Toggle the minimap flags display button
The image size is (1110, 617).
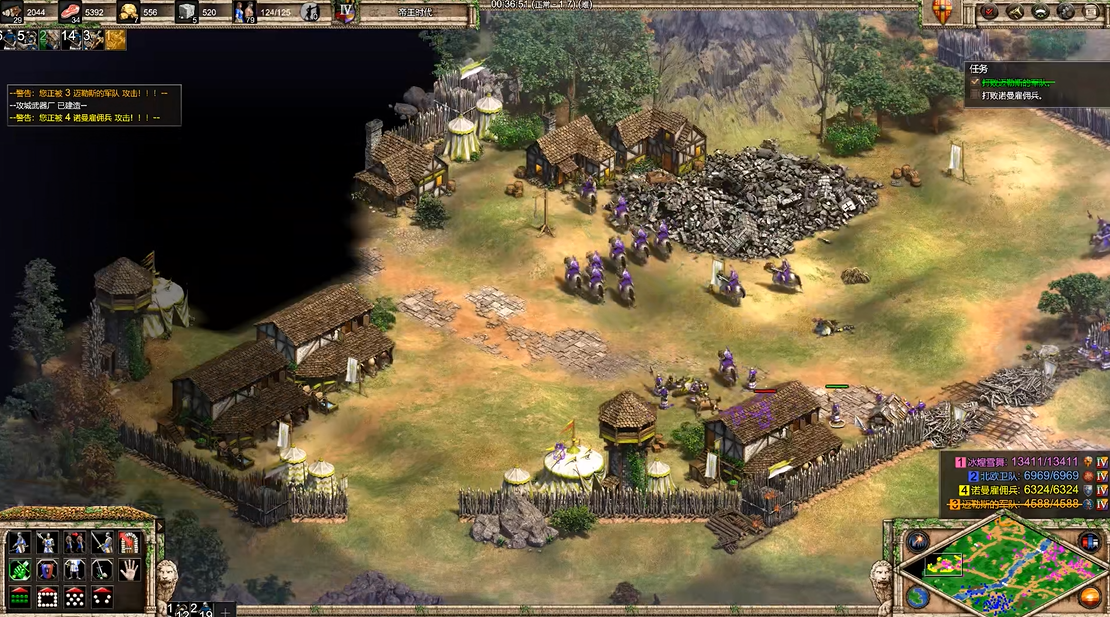coord(1089,542)
